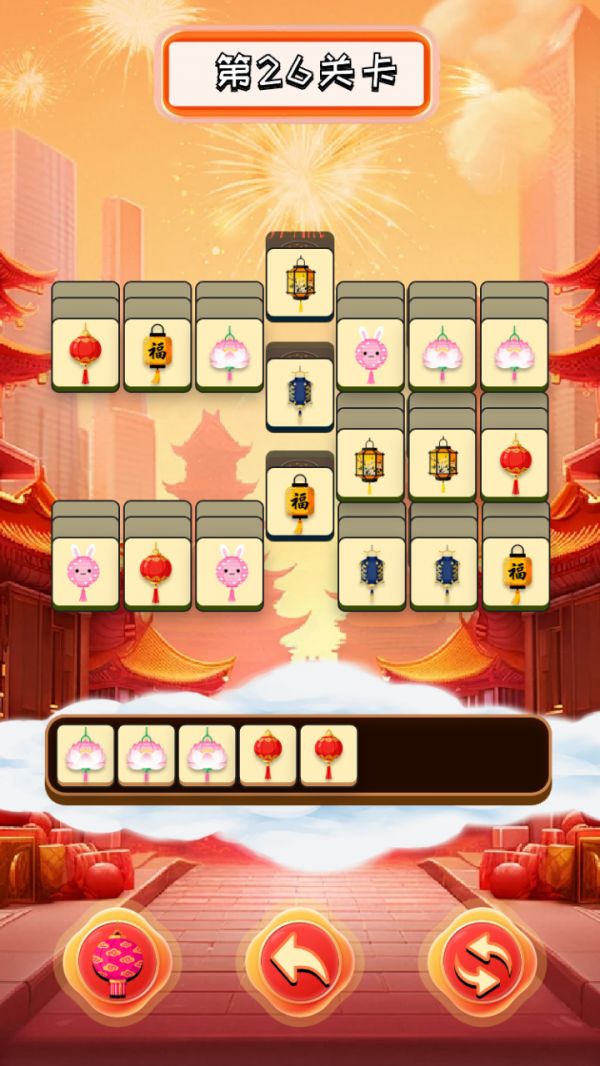The width and height of the screenshot is (600, 1066).
Task: Choose the rabbit tile beside two lotus tiles
Action: (x=370, y=353)
